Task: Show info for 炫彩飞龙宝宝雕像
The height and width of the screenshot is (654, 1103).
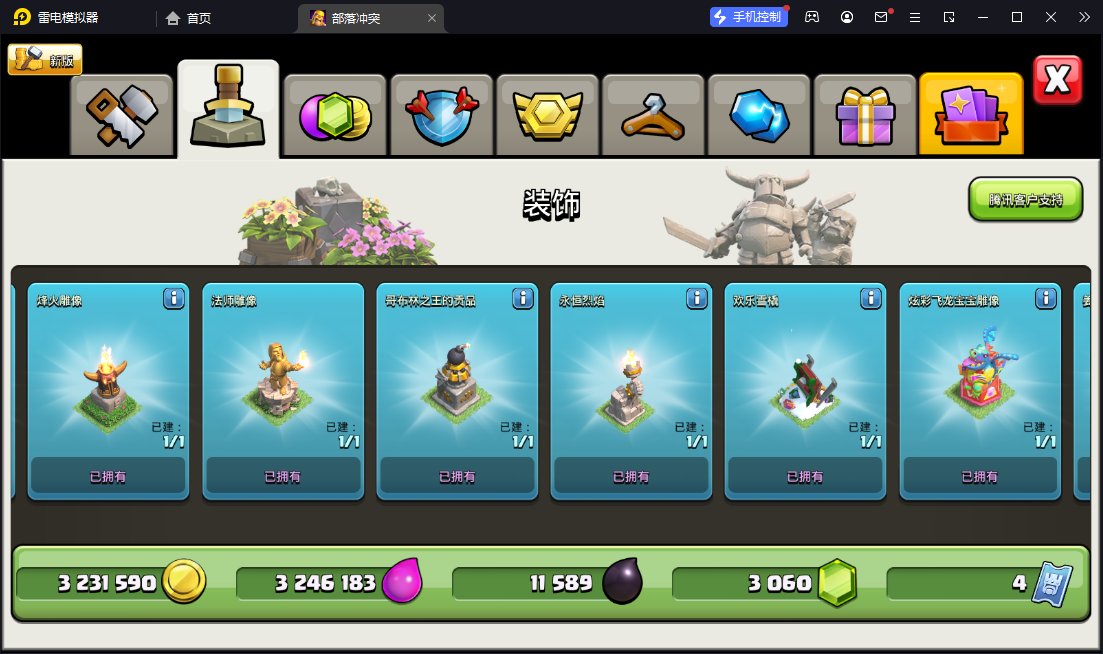Action: click(x=1046, y=298)
